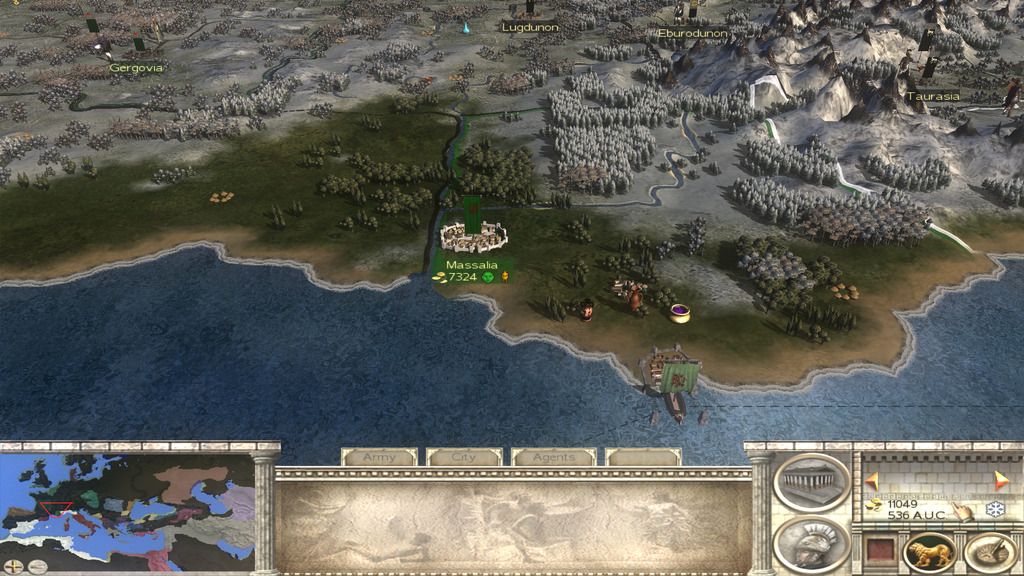This screenshot has width=1024, height=576.
Task: Open treasury via the gold coins icon
Action: [874, 506]
